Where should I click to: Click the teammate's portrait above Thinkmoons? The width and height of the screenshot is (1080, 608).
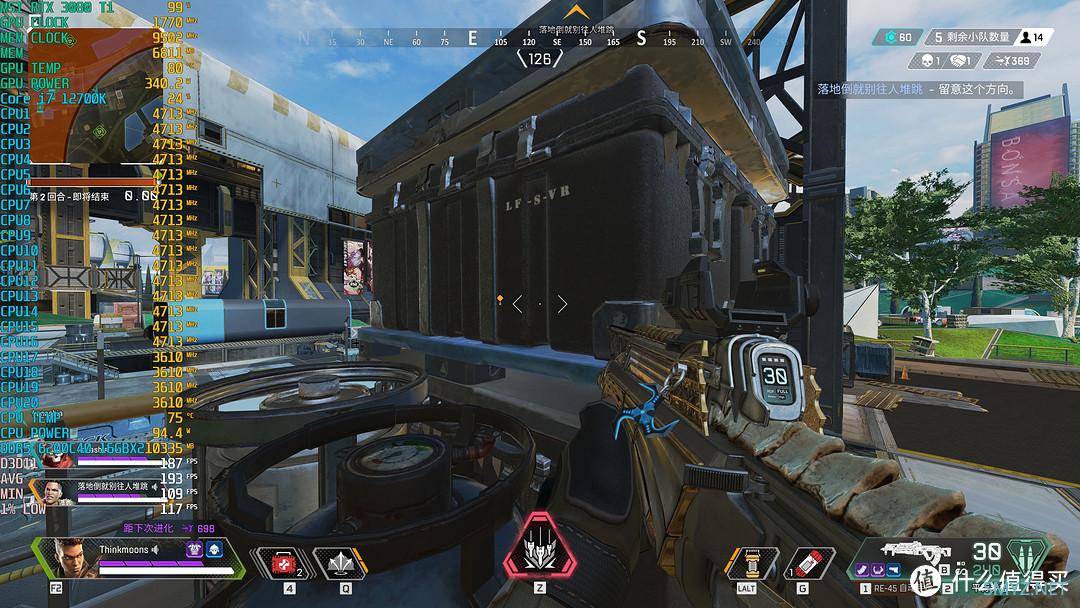click(54, 491)
